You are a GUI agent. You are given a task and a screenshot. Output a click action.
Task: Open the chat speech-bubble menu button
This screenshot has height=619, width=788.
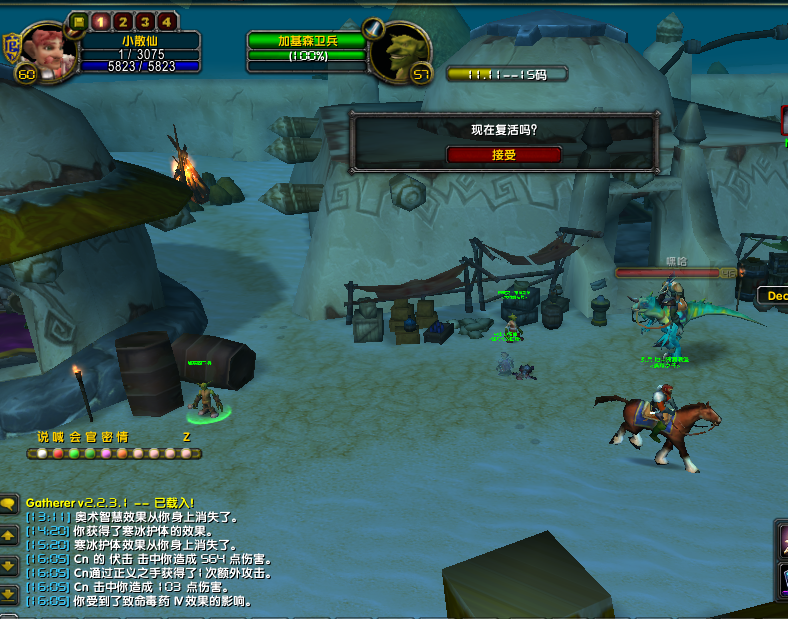tap(8, 505)
